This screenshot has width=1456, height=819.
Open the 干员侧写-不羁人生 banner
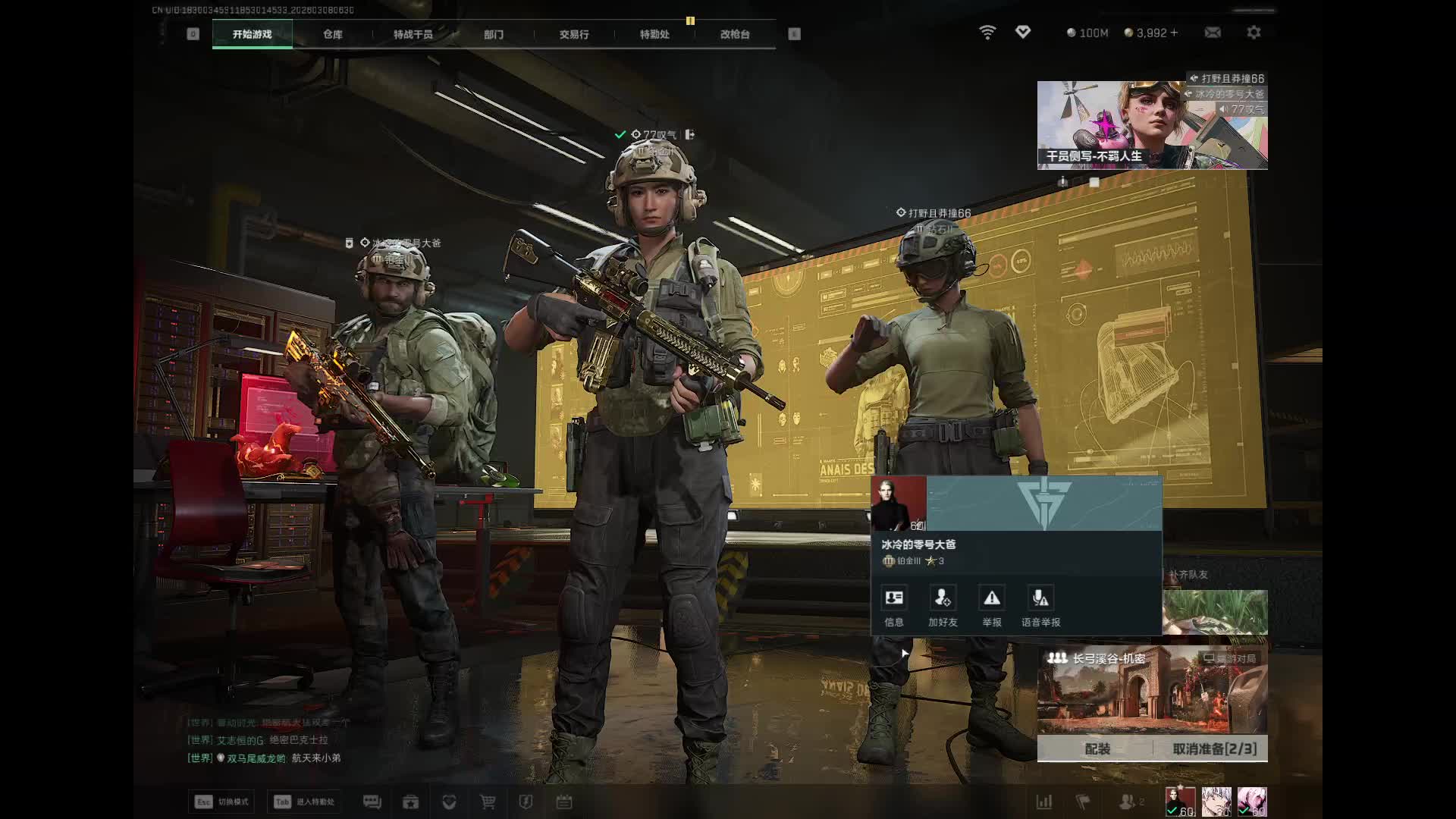pyautogui.click(x=1152, y=125)
